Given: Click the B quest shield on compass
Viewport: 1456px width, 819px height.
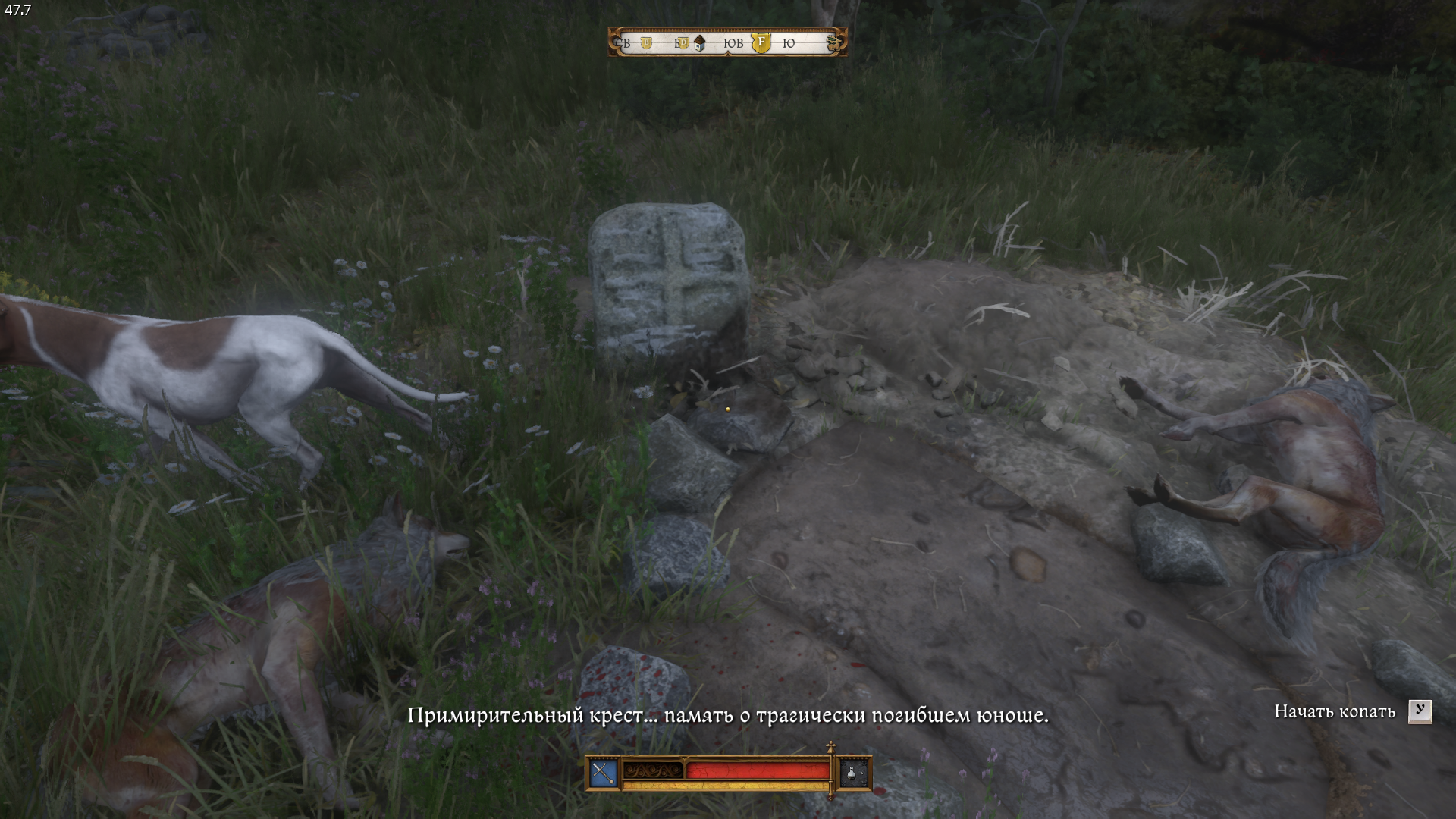Looking at the screenshot, I should 646,43.
